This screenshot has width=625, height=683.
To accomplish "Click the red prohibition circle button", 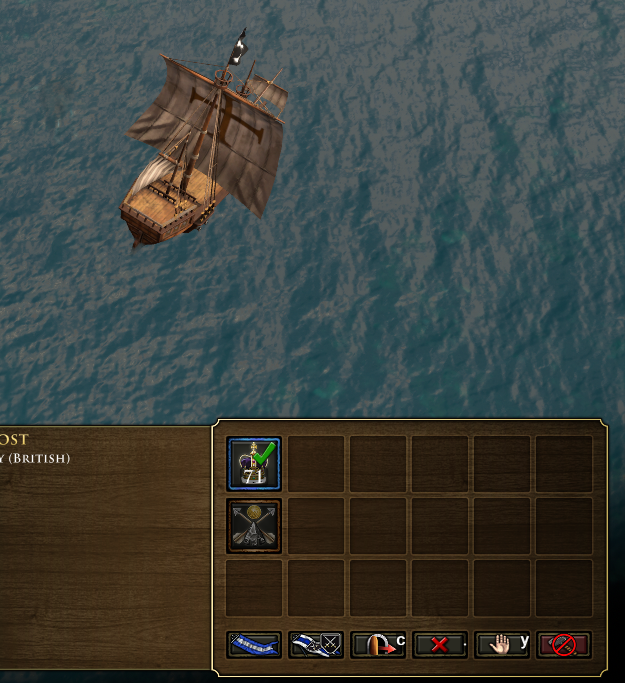I will click(x=563, y=645).
